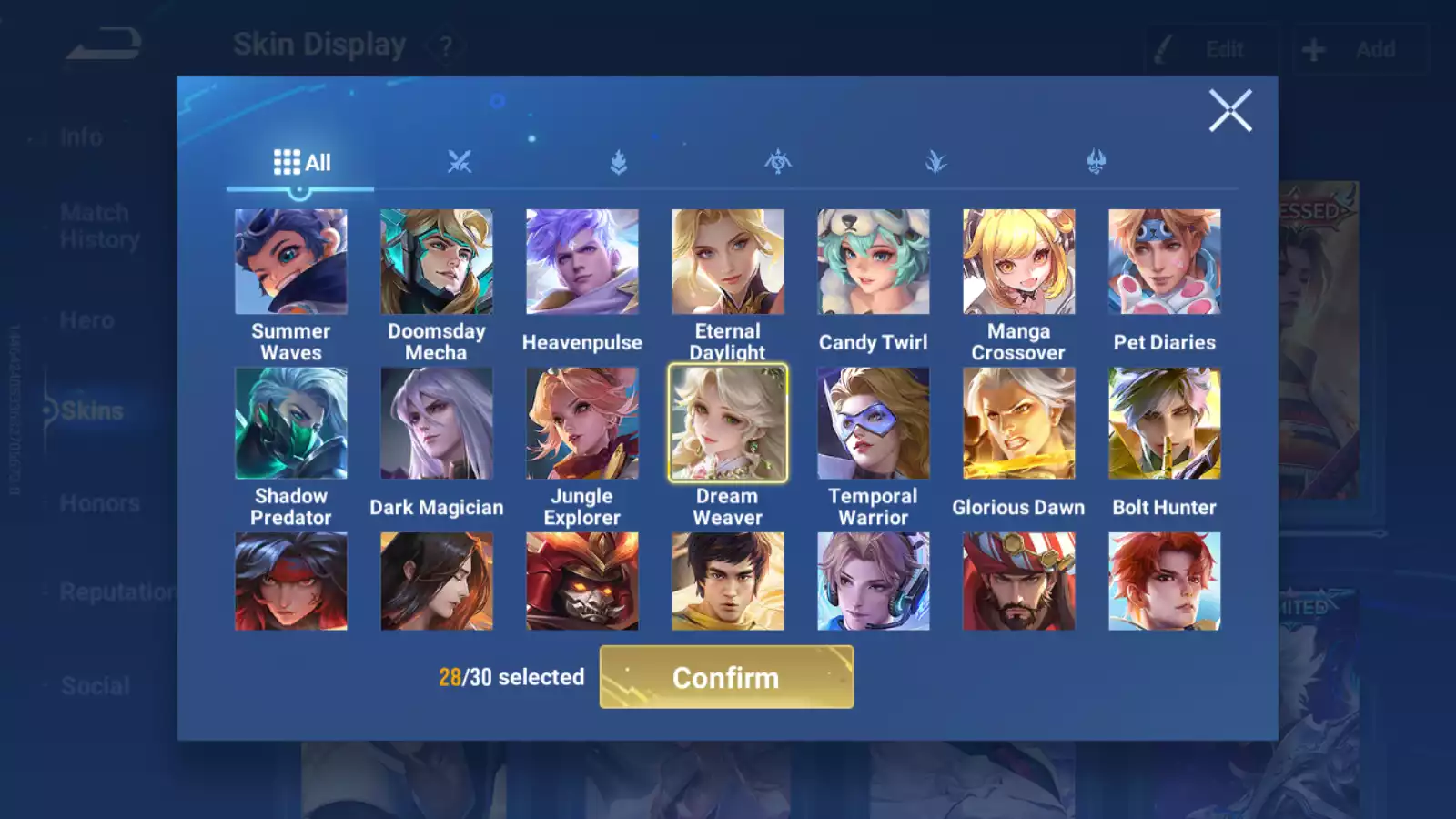Screen dimensions: 1456x819
Task: Open the Honors section
Action: (x=100, y=502)
